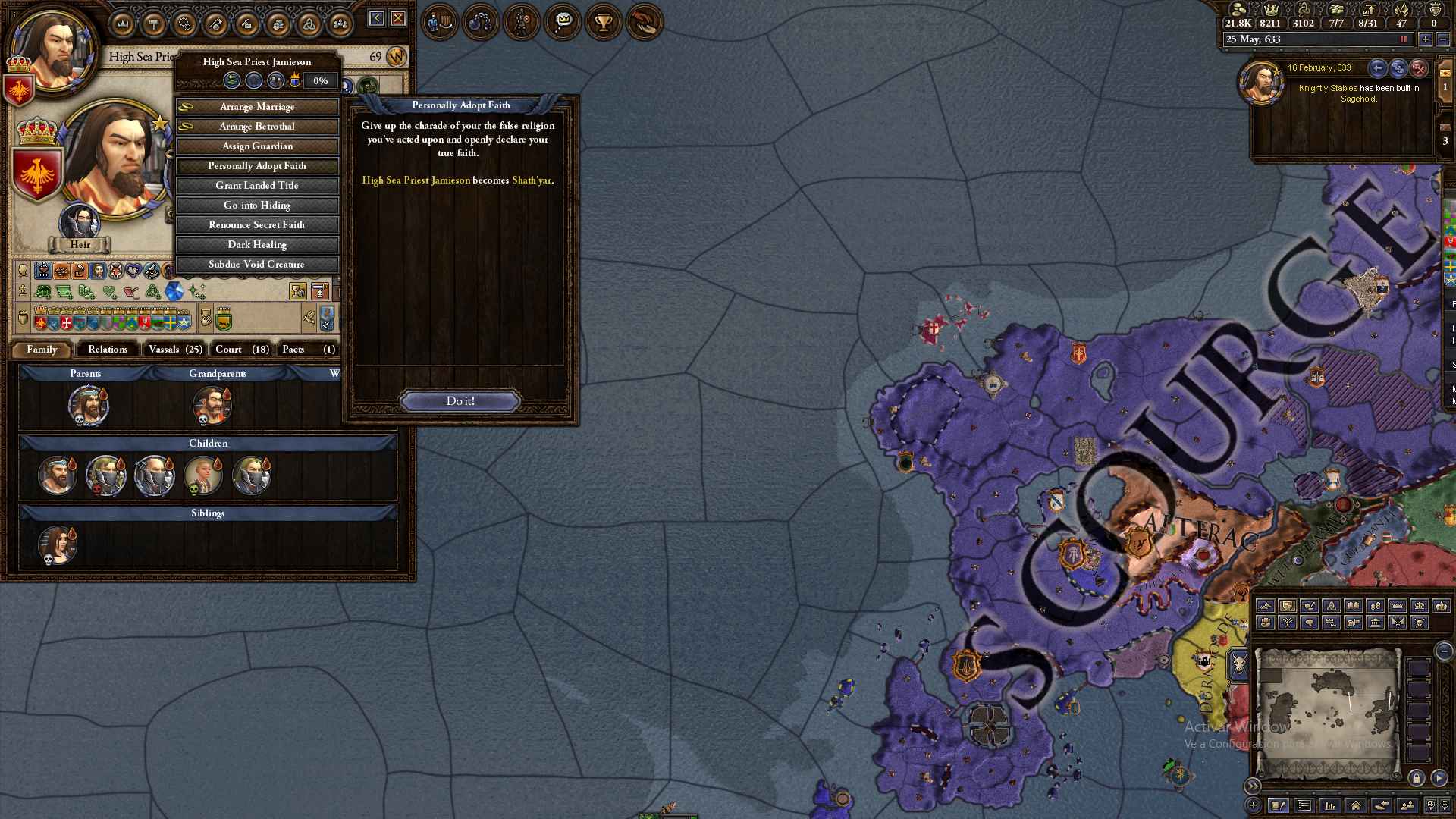Screen dimensions: 1456x819
Task: Increase game speed with plus button
Action: [1426, 39]
